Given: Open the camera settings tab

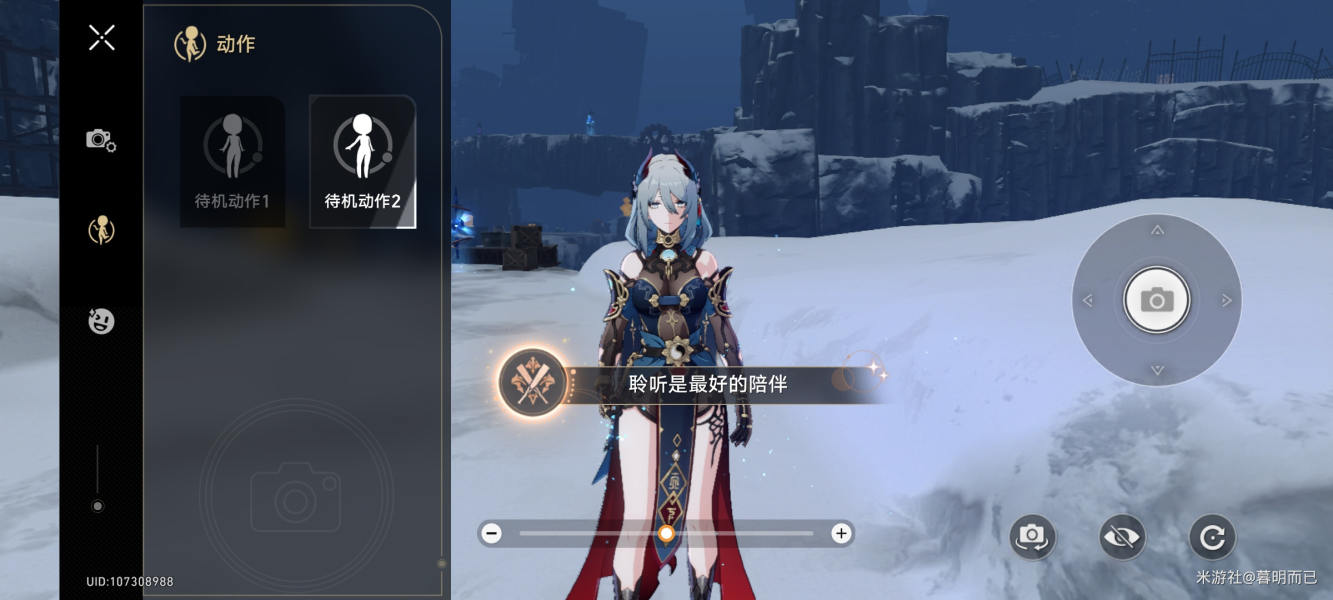Looking at the screenshot, I should [x=101, y=140].
